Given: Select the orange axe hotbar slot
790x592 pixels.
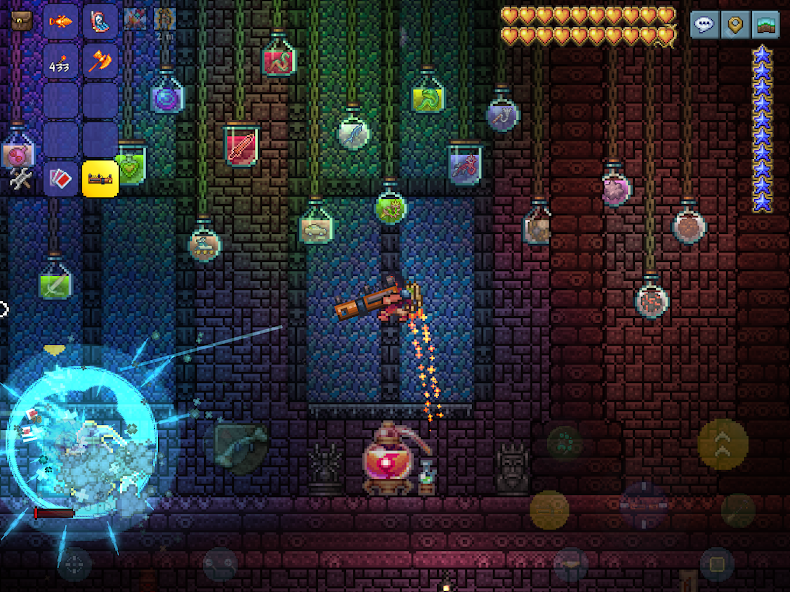Looking at the screenshot, I should click(100, 62).
